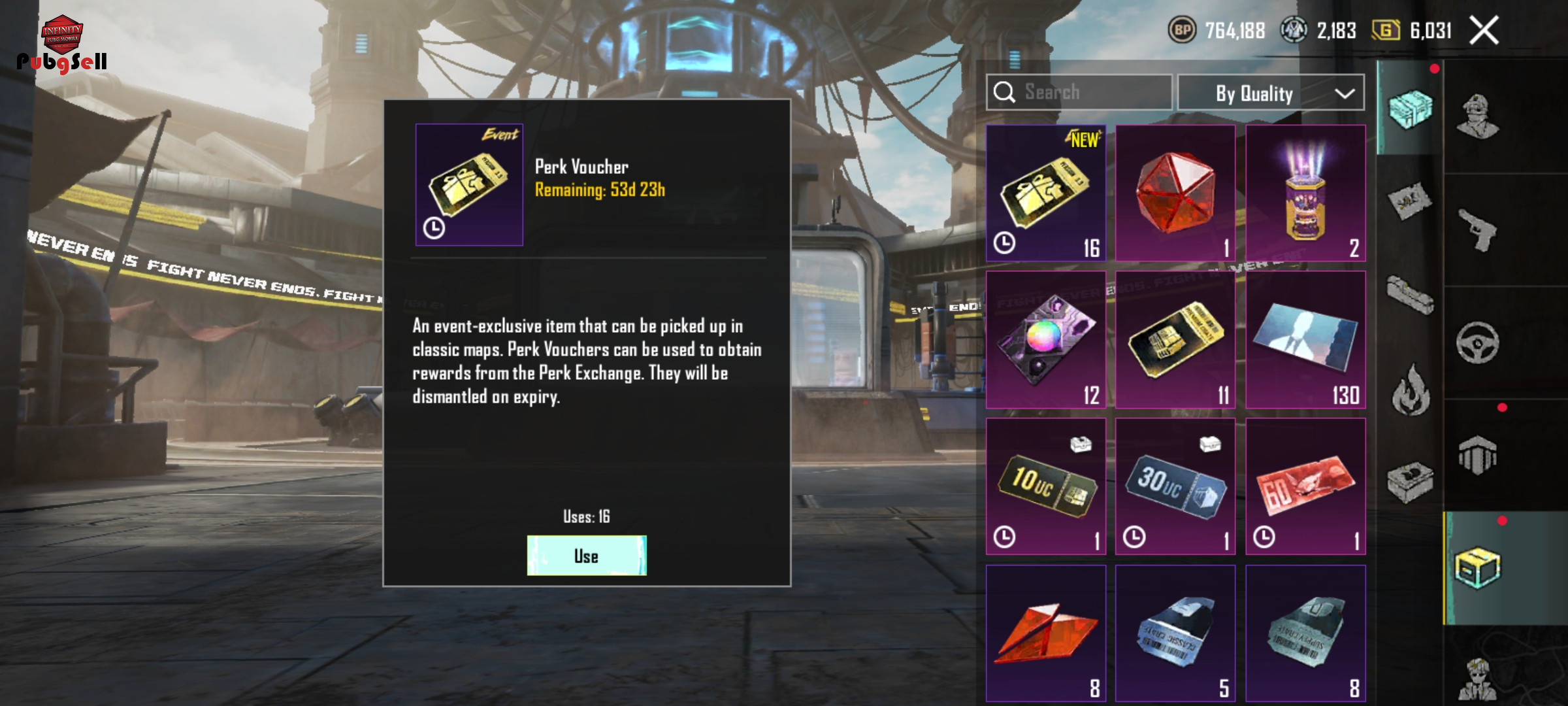This screenshot has height=706, width=1568.
Task: Open the steering wheel vehicle category
Action: pyautogui.click(x=1477, y=343)
